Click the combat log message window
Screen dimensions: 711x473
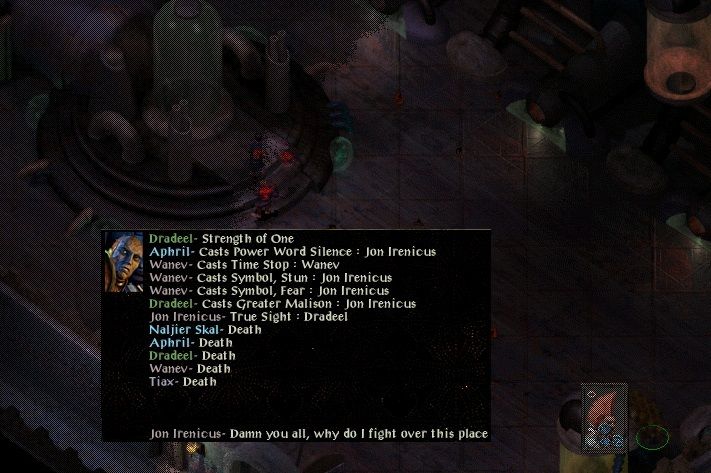pyautogui.click(x=297, y=335)
